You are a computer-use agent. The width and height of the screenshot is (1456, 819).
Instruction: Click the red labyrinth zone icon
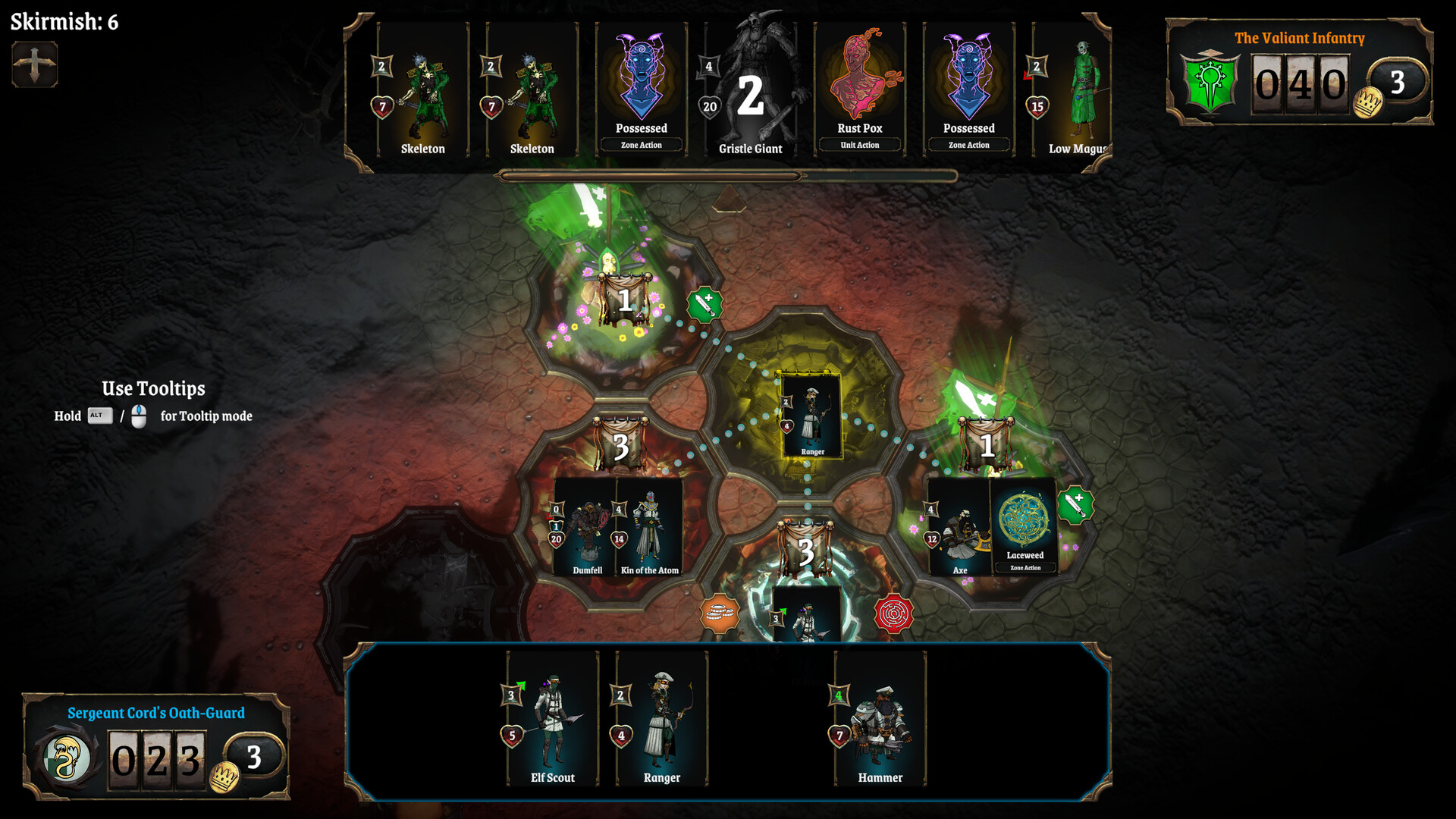tap(893, 614)
